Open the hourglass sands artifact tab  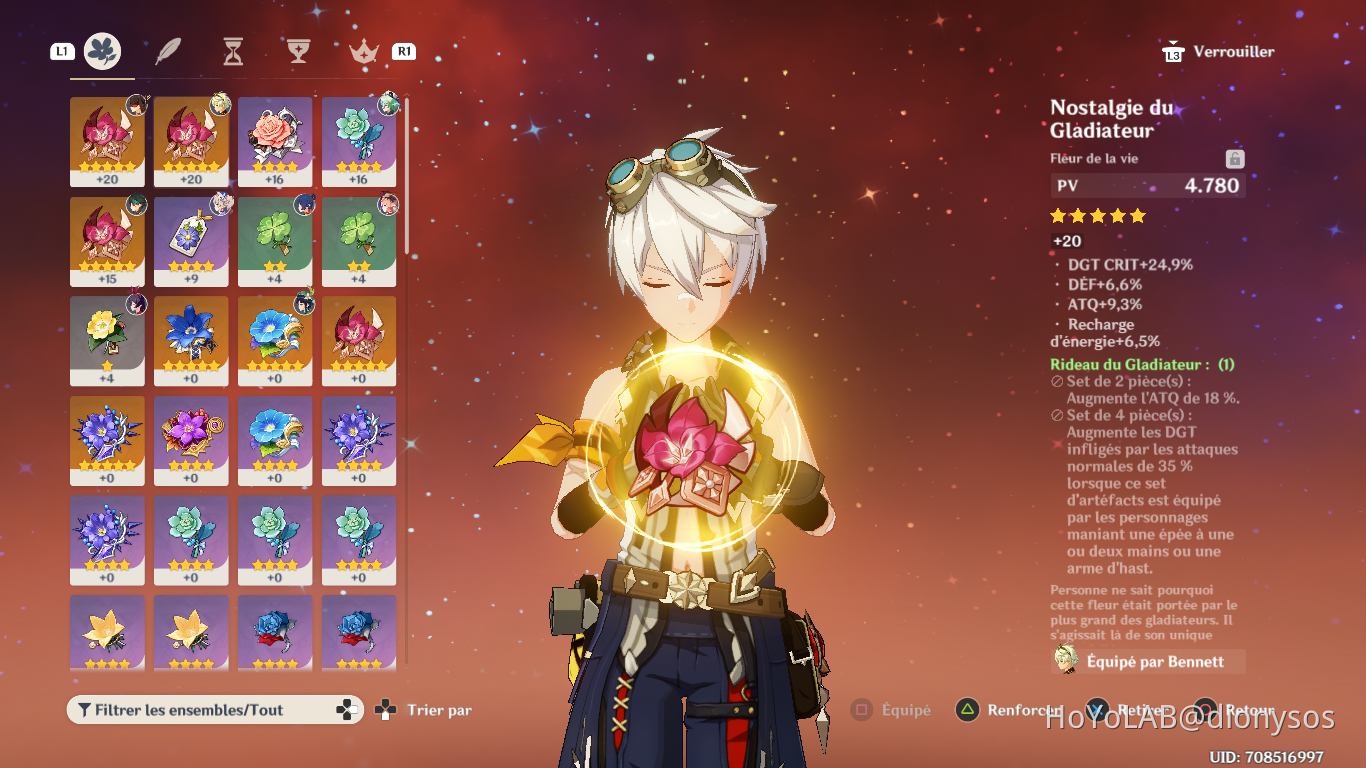233,51
